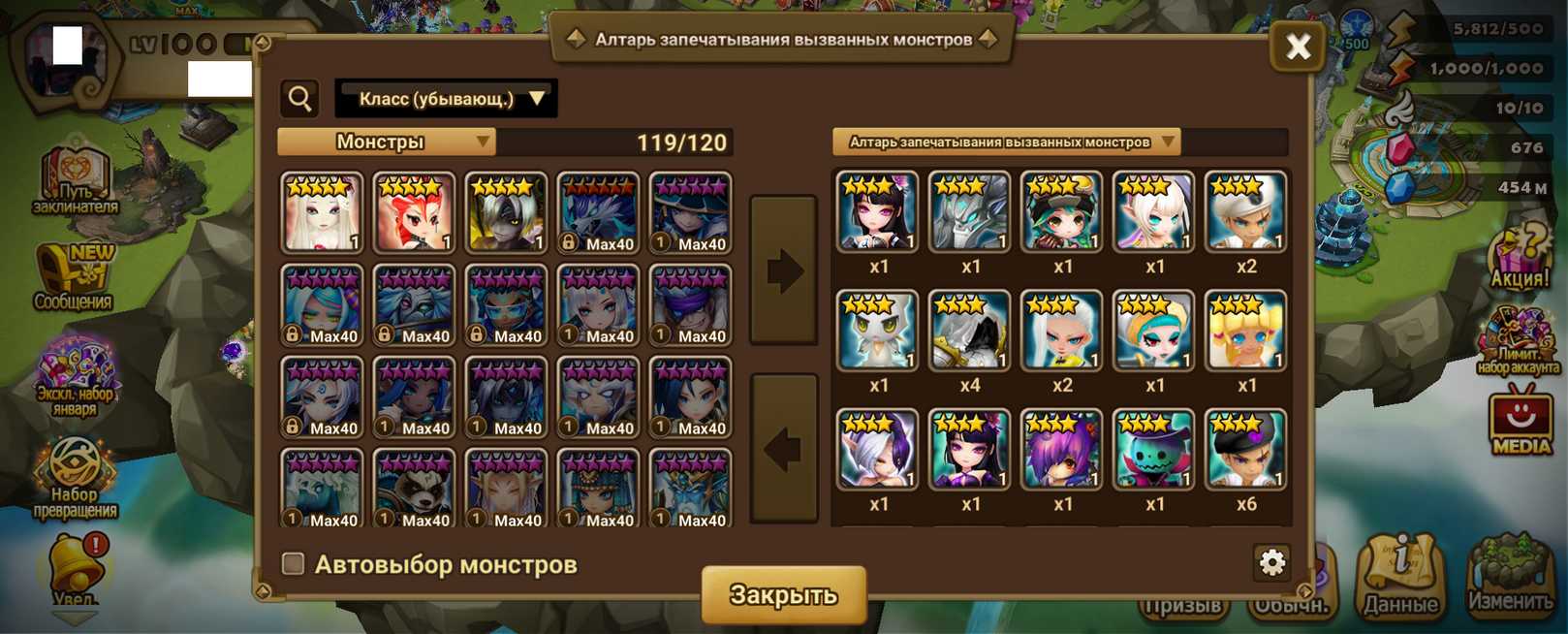Image resolution: width=1568 pixels, height=634 pixels.
Task: Open the monster search magnifier
Action: 300,98
